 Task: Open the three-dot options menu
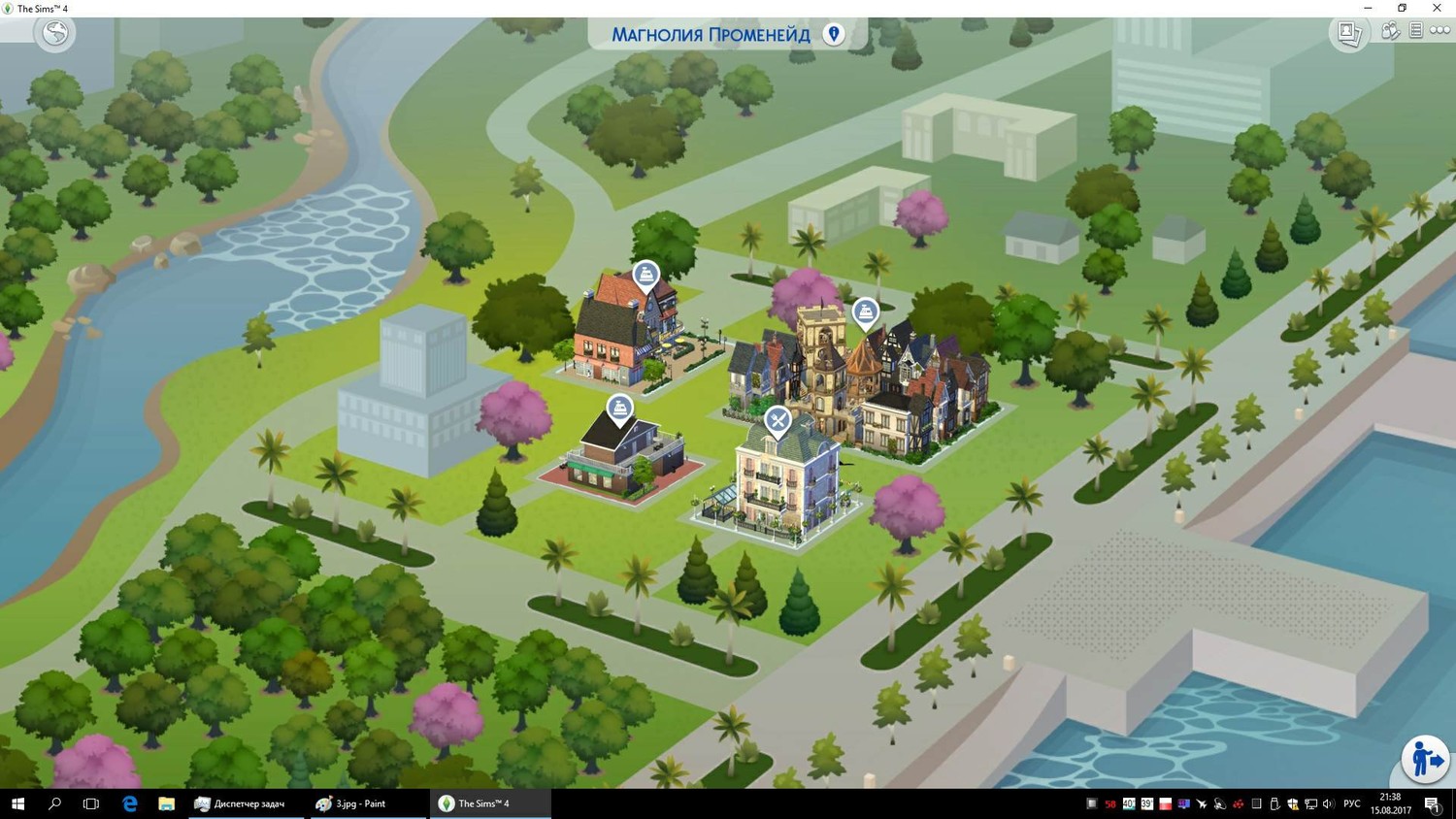coord(1439,31)
